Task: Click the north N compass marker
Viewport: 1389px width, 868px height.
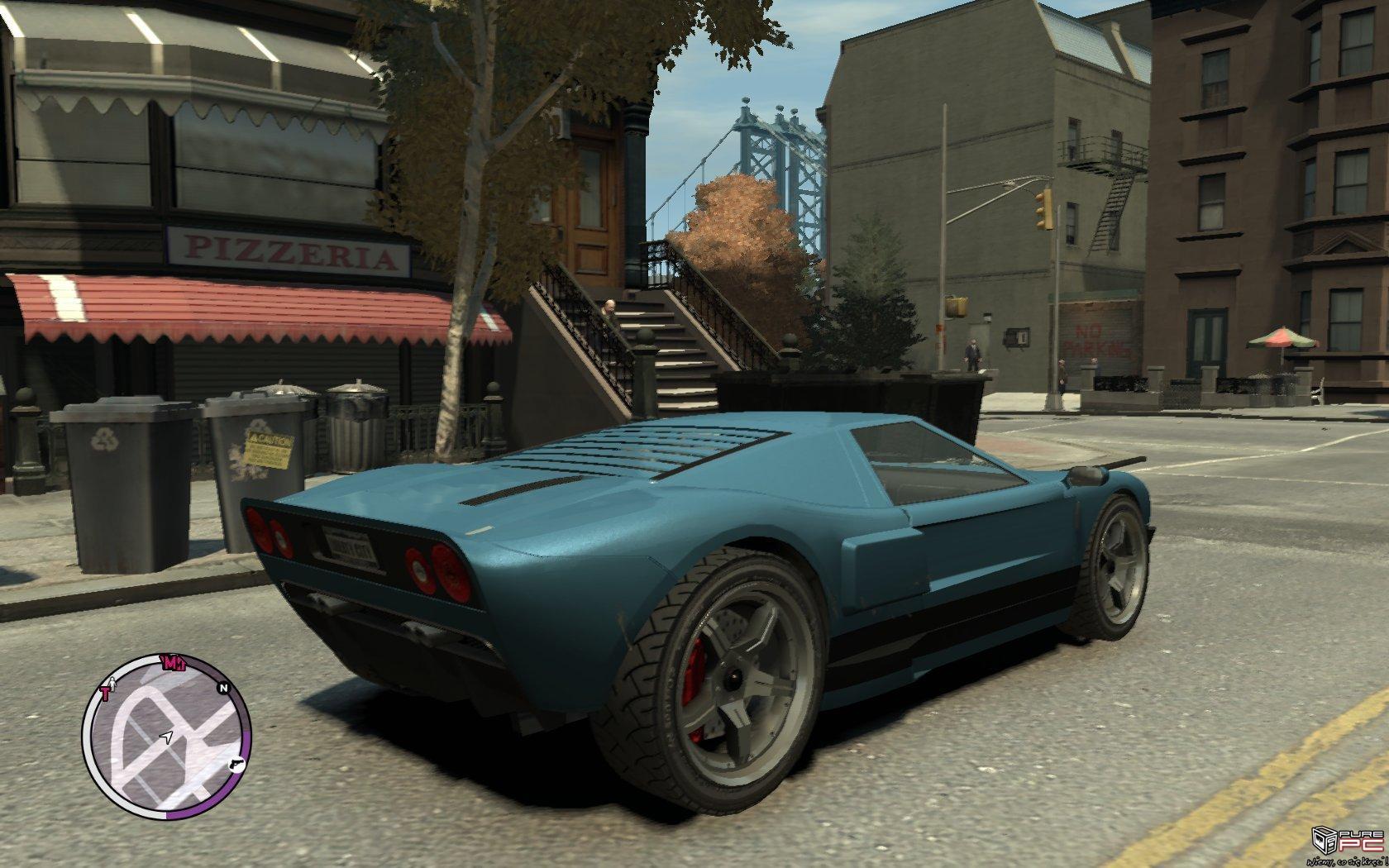Action: (222, 687)
